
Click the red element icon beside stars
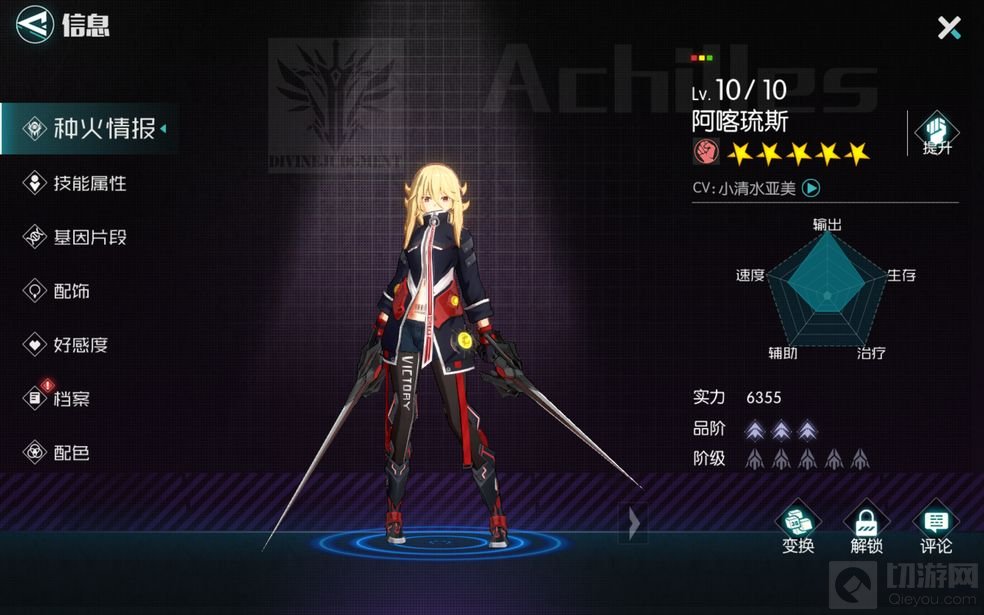pos(705,153)
